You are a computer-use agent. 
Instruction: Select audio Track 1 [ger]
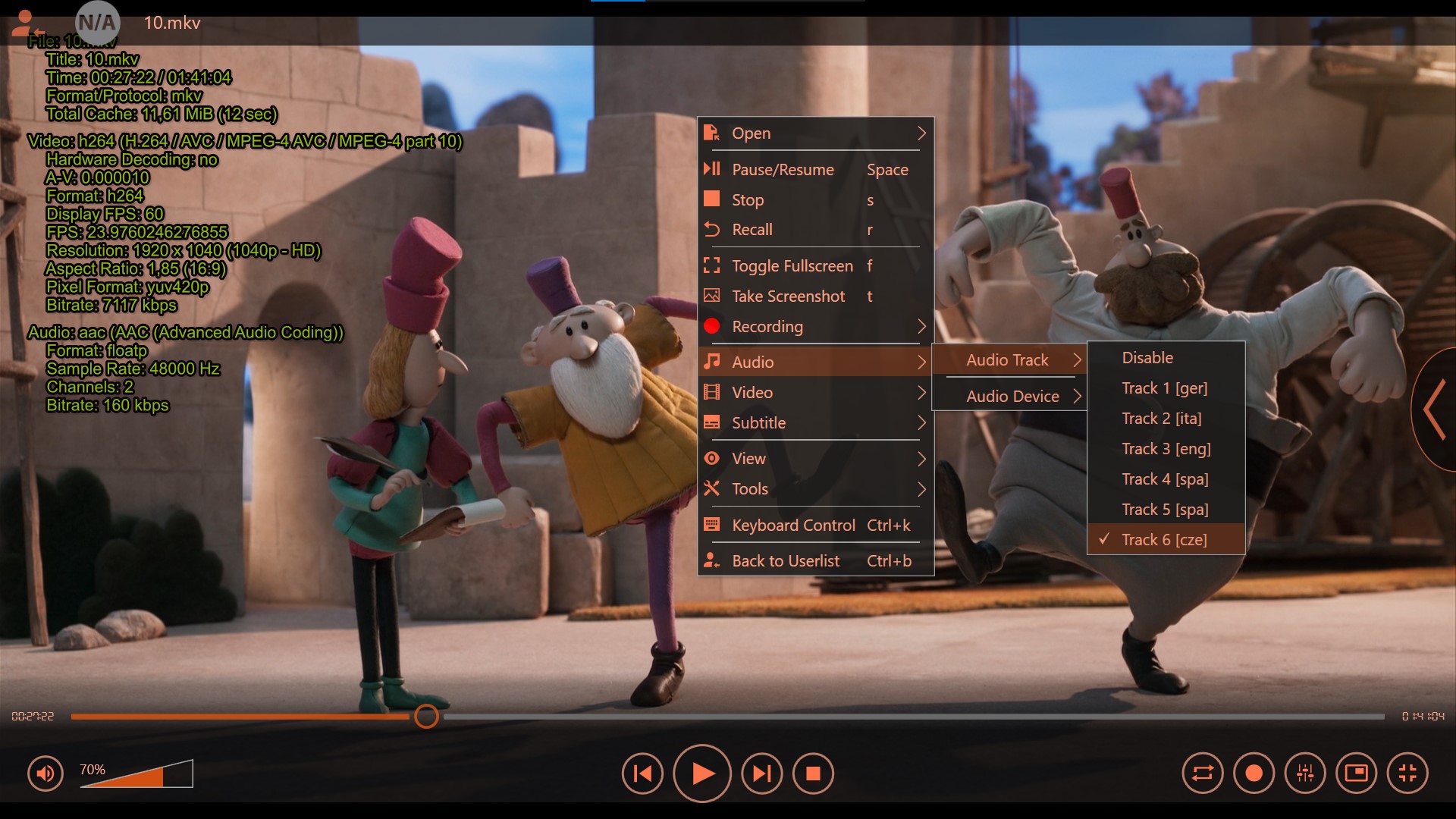click(1164, 388)
